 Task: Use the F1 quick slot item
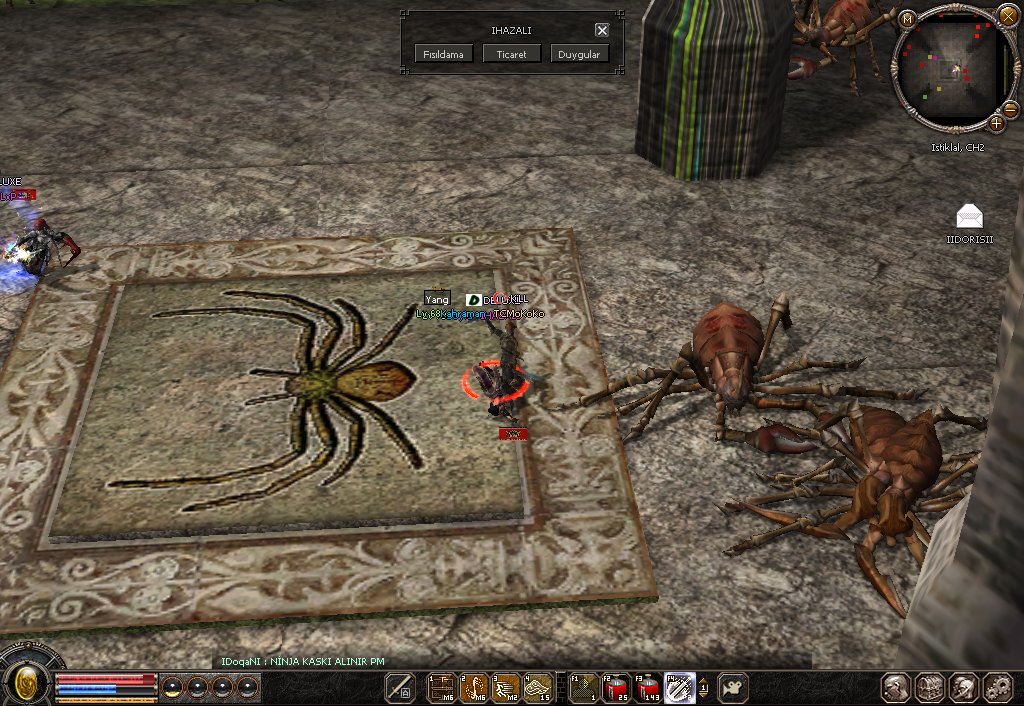pos(584,687)
